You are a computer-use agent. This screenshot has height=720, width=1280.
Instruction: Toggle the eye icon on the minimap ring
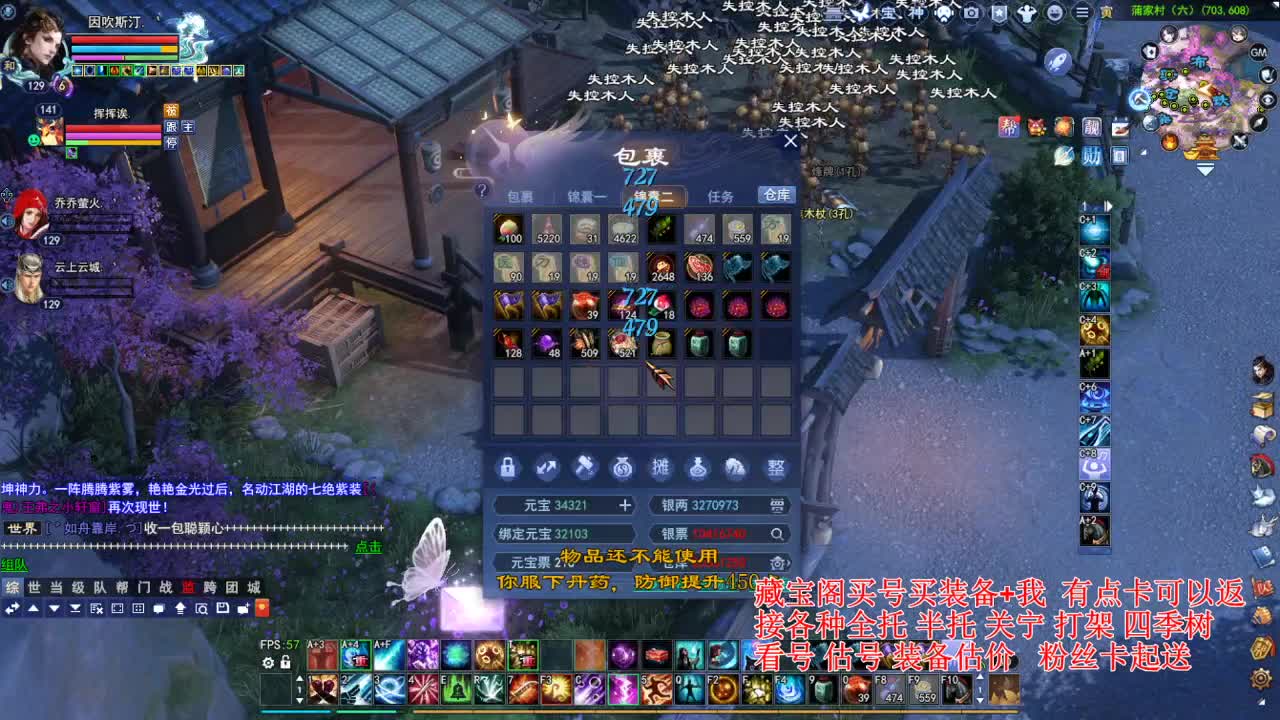(x=1268, y=98)
